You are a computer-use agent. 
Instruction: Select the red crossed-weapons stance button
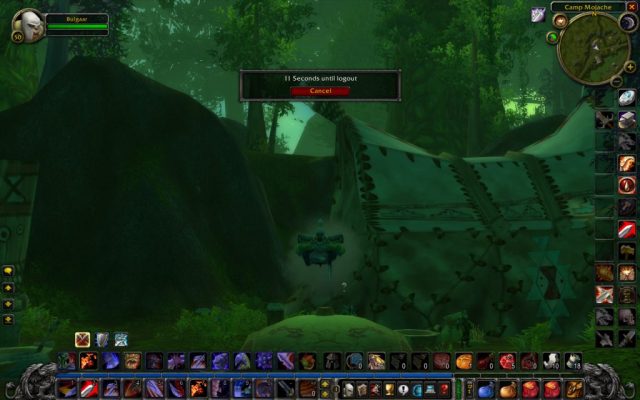point(82,339)
